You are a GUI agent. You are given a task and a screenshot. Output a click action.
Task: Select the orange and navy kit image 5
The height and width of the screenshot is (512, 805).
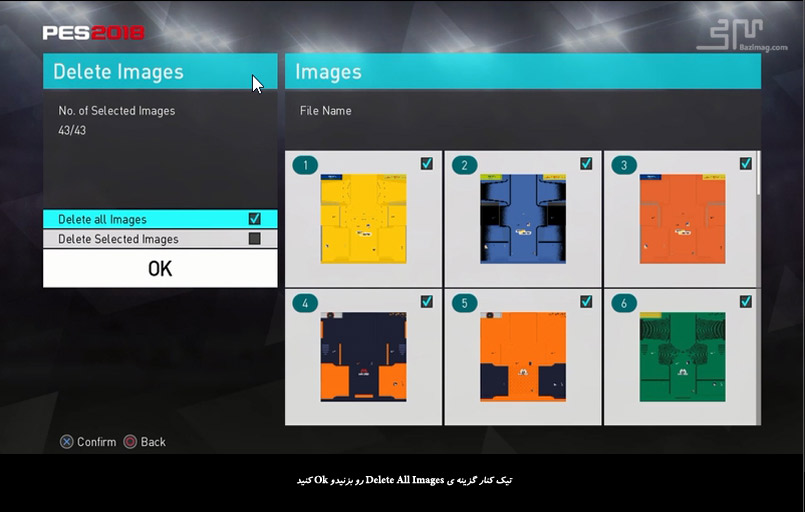(522, 357)
